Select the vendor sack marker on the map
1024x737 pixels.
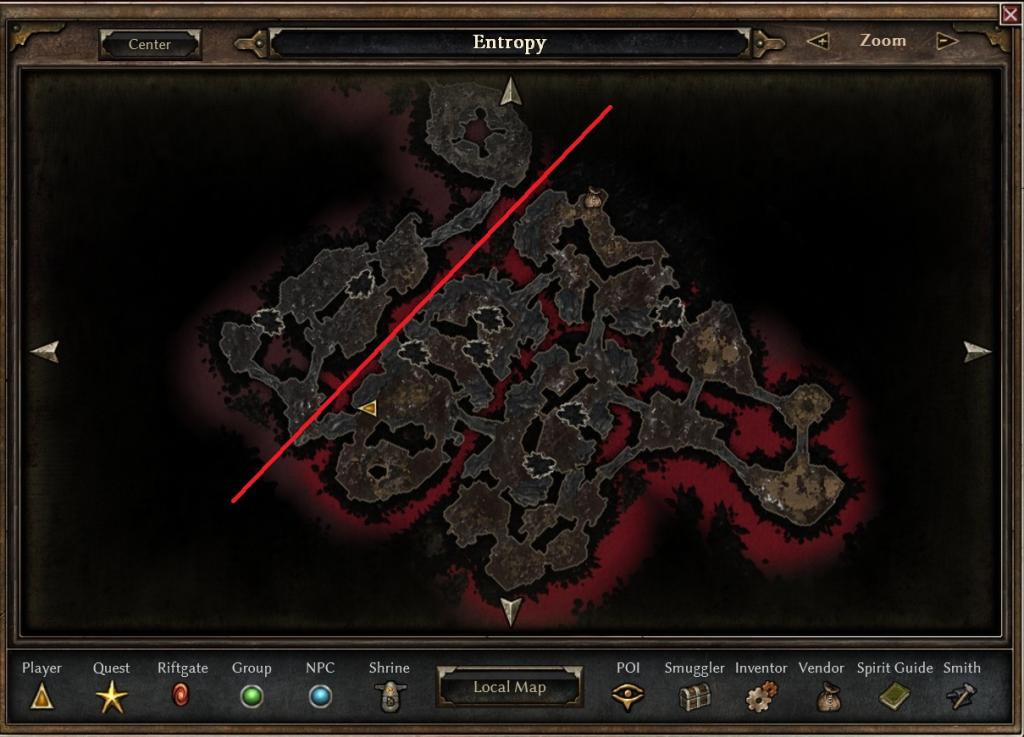coord(593,199)
